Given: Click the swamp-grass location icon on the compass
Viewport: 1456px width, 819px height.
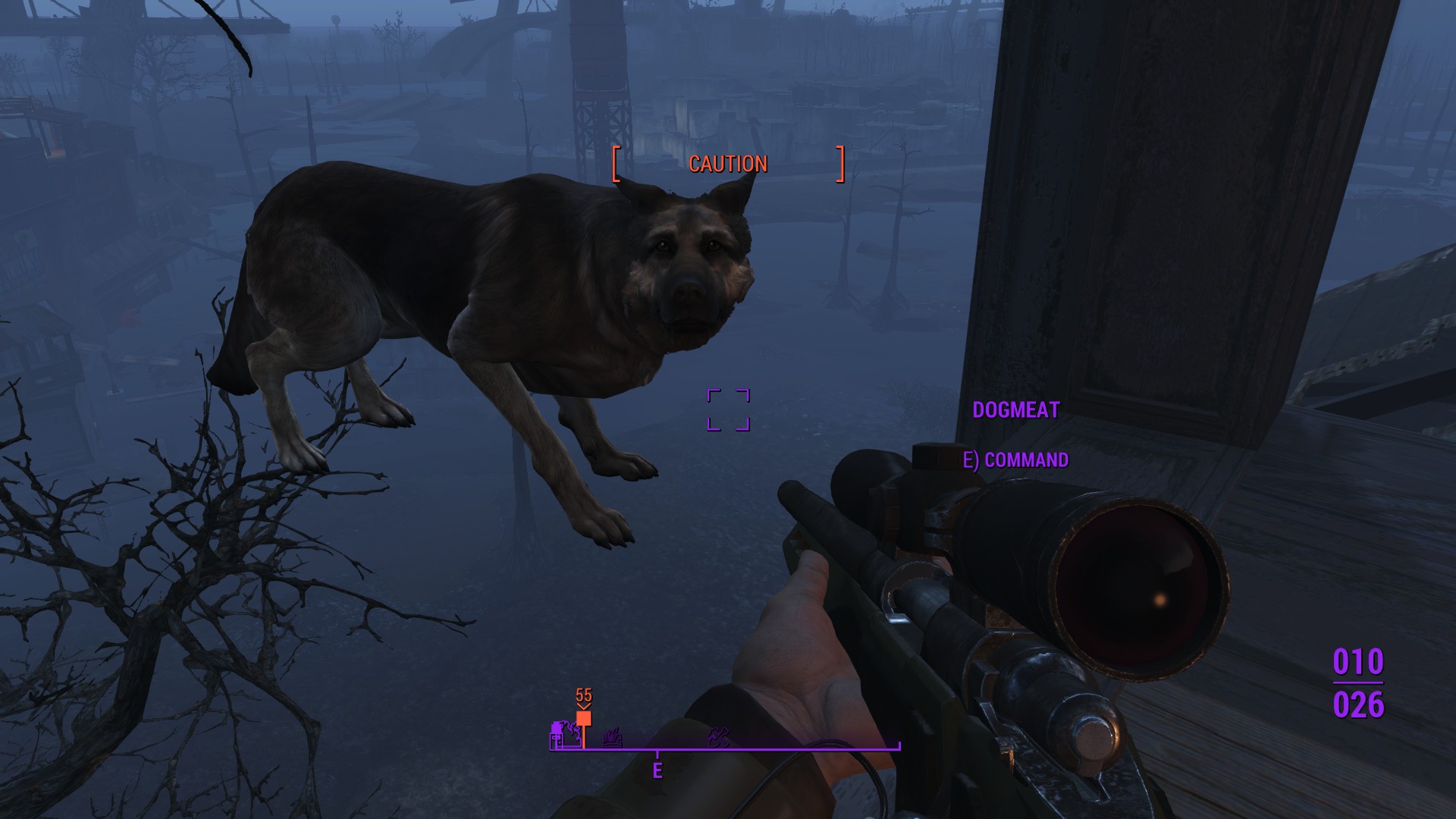Looking at the screenshot, I should (x=613, y=736).
